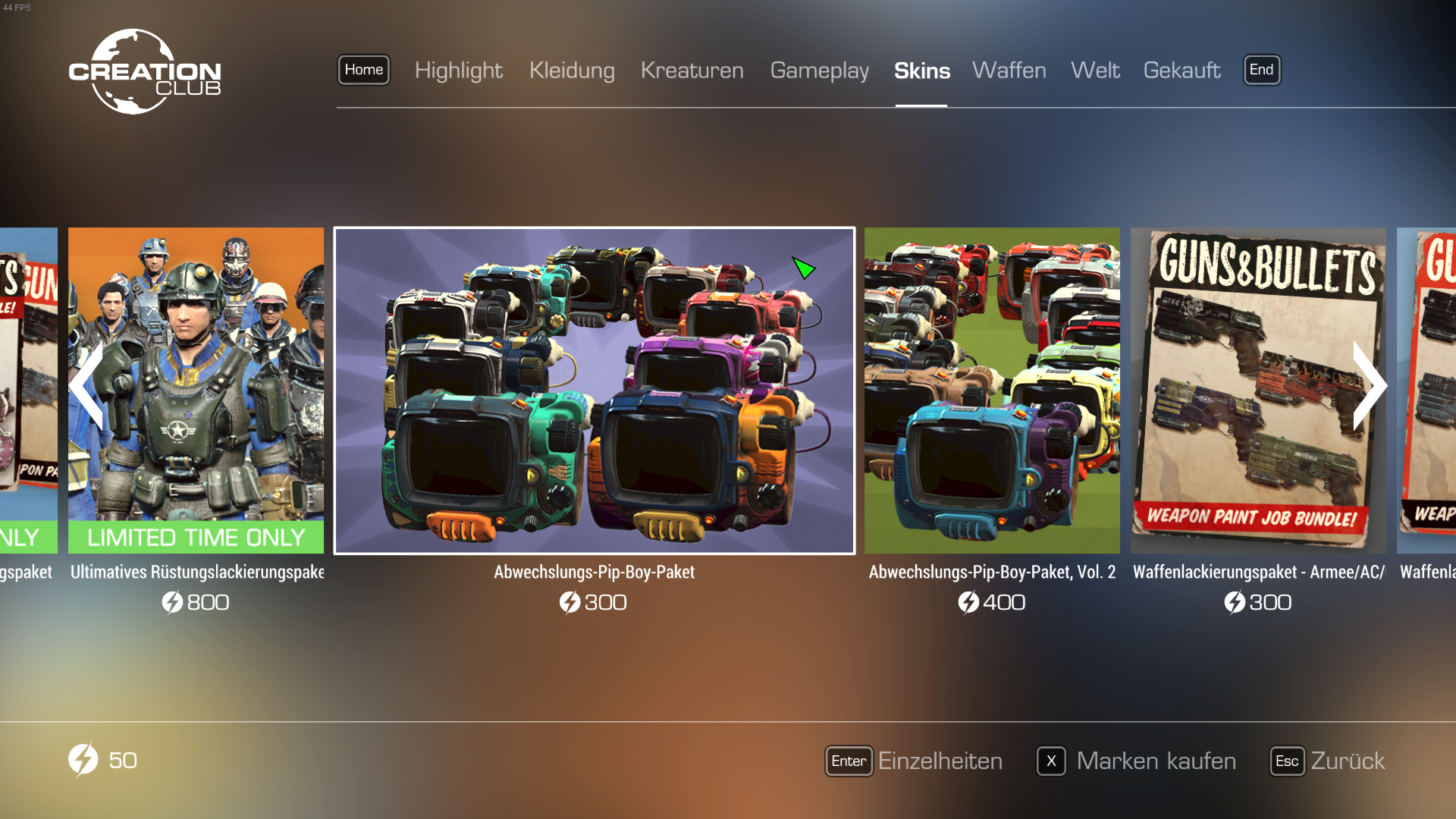Select the Kreaturen tab
The image size is (1456, 819).
(692, 71)
